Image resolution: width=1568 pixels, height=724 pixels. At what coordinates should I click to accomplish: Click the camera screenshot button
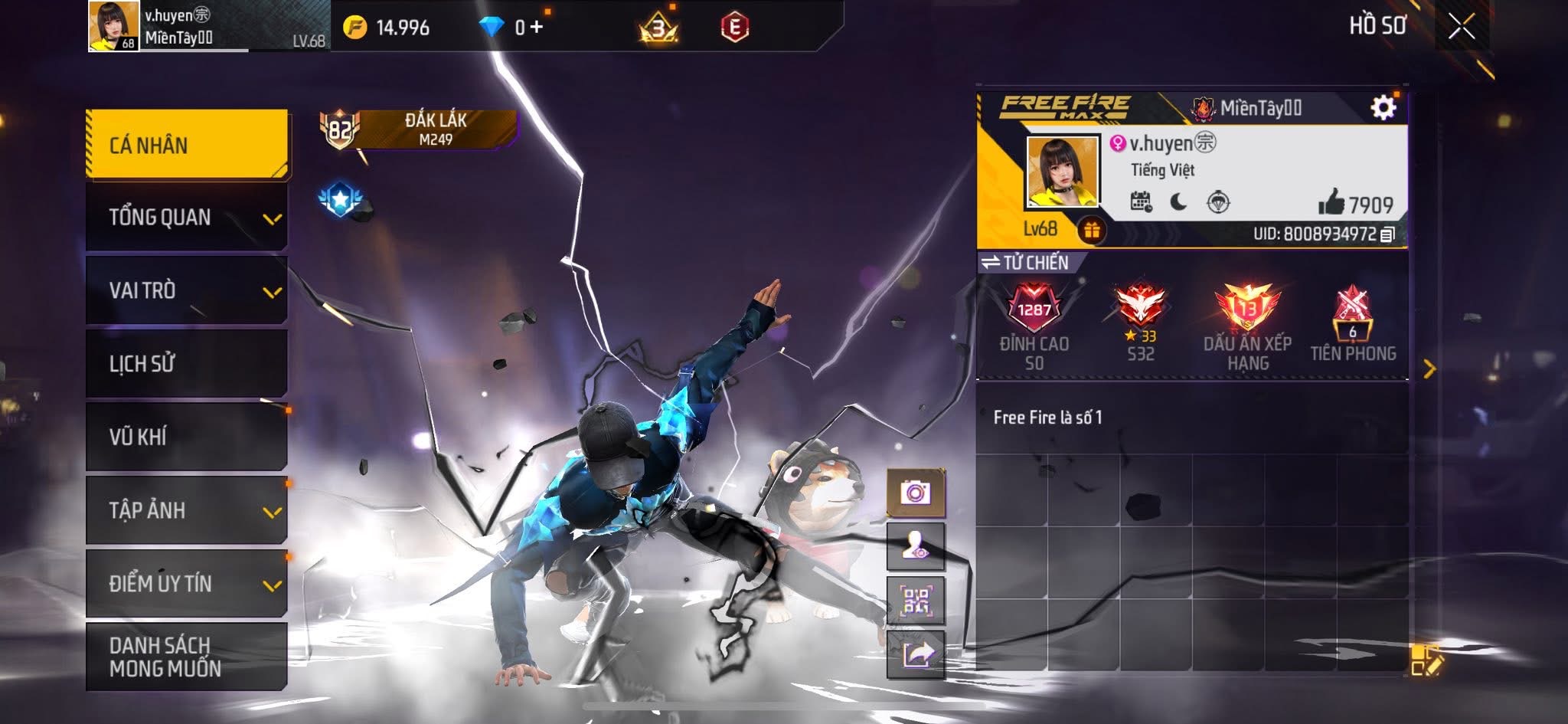click(x=916, y=492)
